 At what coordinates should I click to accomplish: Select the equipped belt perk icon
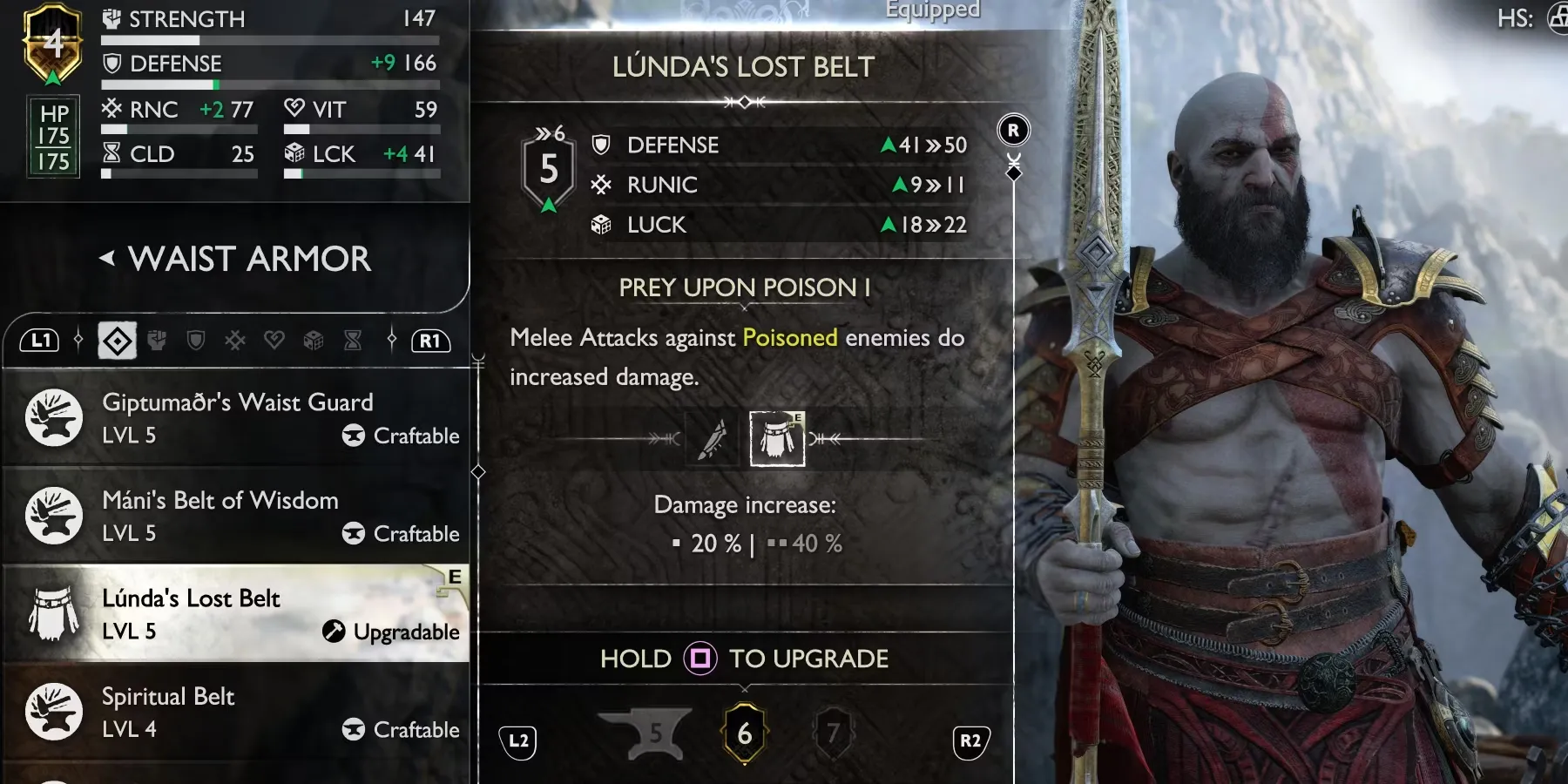(x=777, y=439)
